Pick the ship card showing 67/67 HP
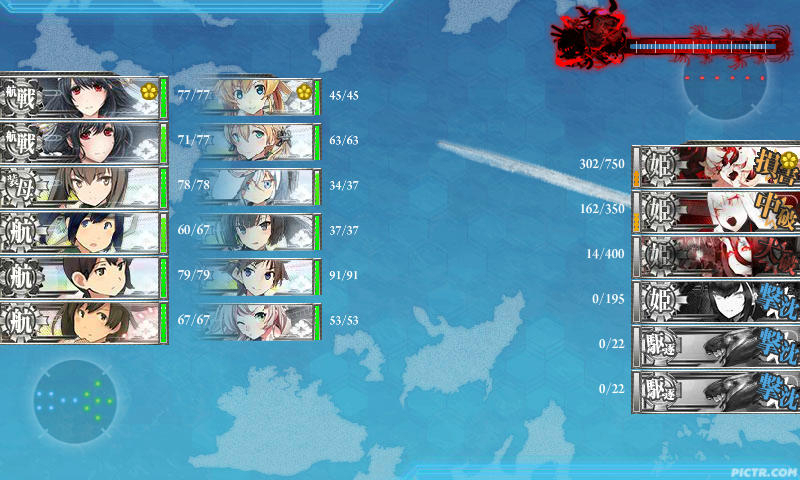This screenshot has width=800, height=480. [82, 322]
